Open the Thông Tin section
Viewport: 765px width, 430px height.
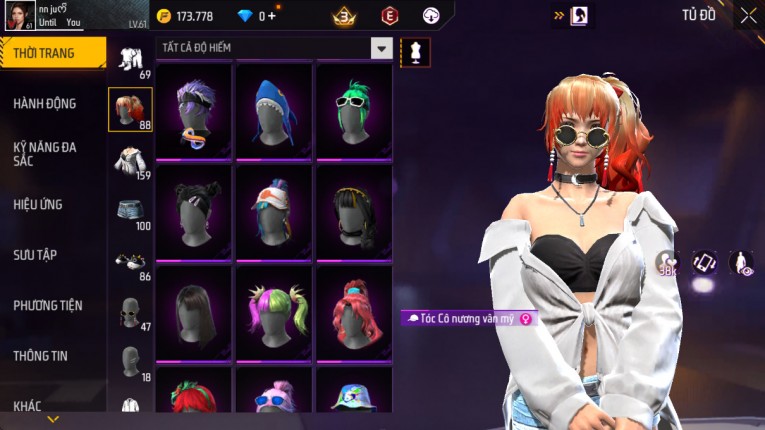coord(43,355)
